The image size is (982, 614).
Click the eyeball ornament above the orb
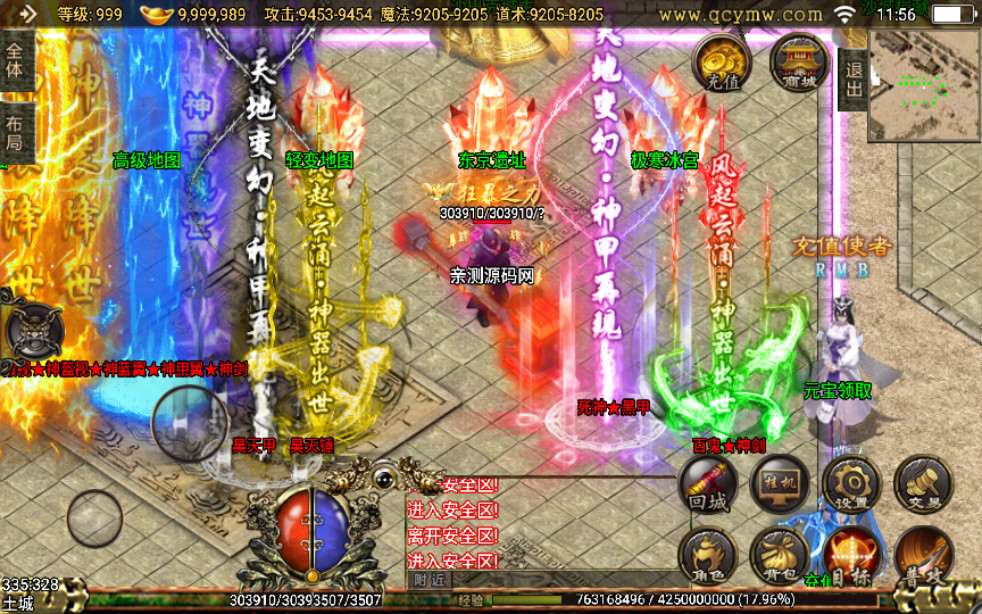(384, 481)
